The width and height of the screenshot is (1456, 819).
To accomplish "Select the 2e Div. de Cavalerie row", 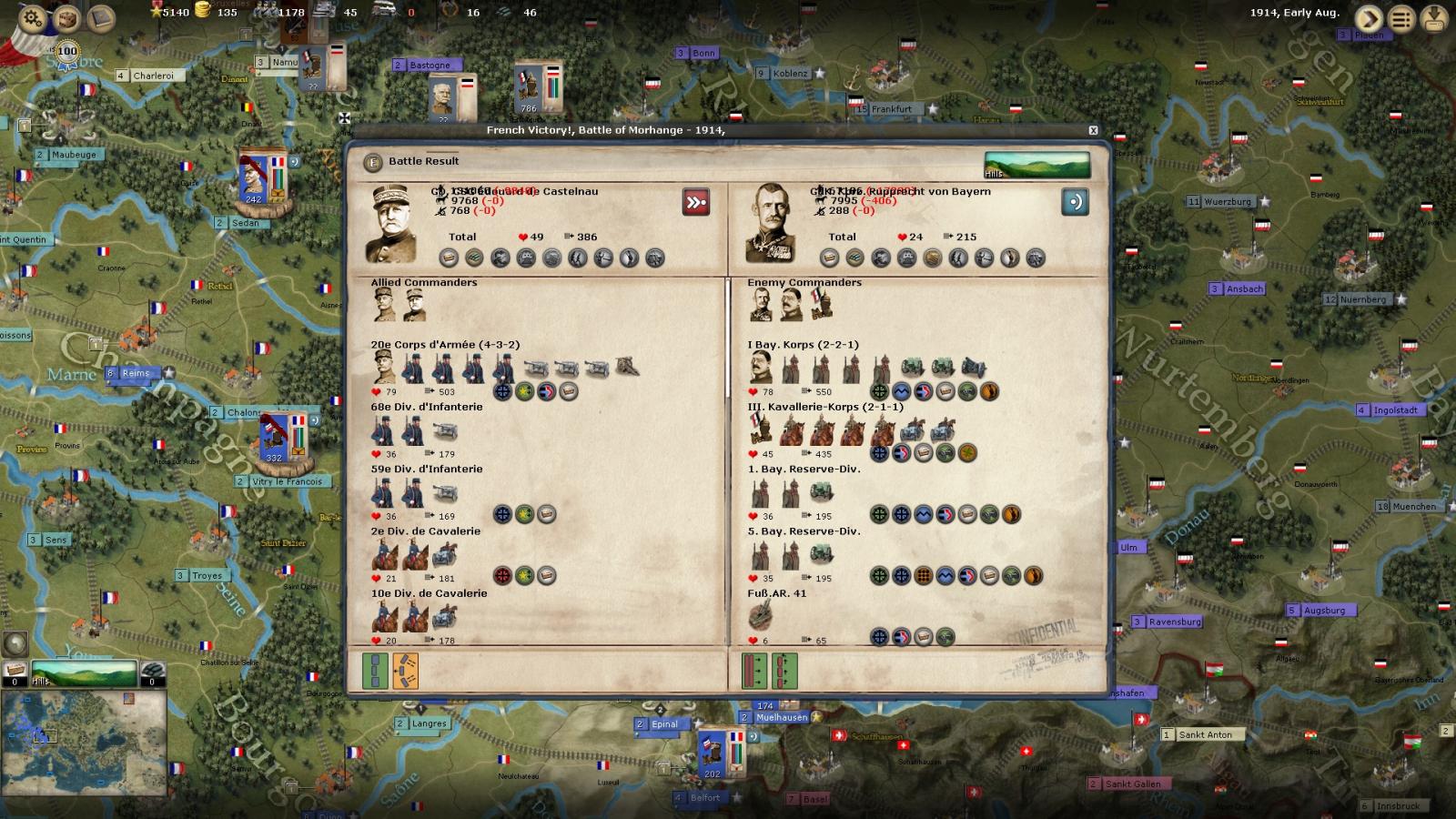I will [425, 531].
